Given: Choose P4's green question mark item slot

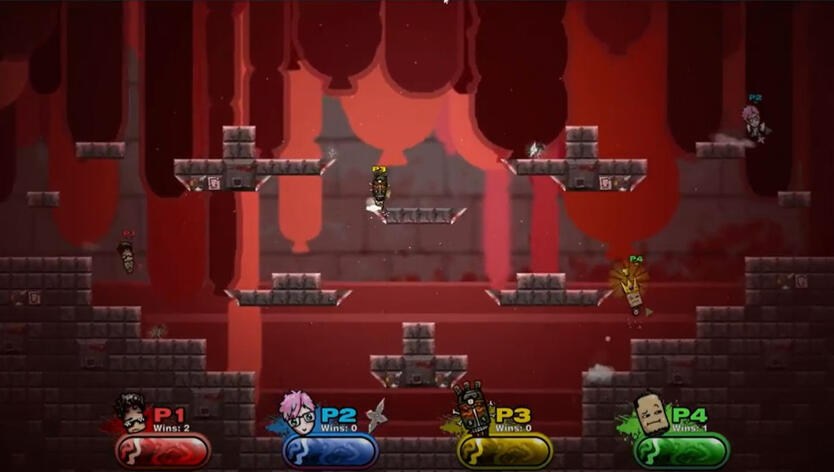Looking at the screenshot, I should (681, 450).
